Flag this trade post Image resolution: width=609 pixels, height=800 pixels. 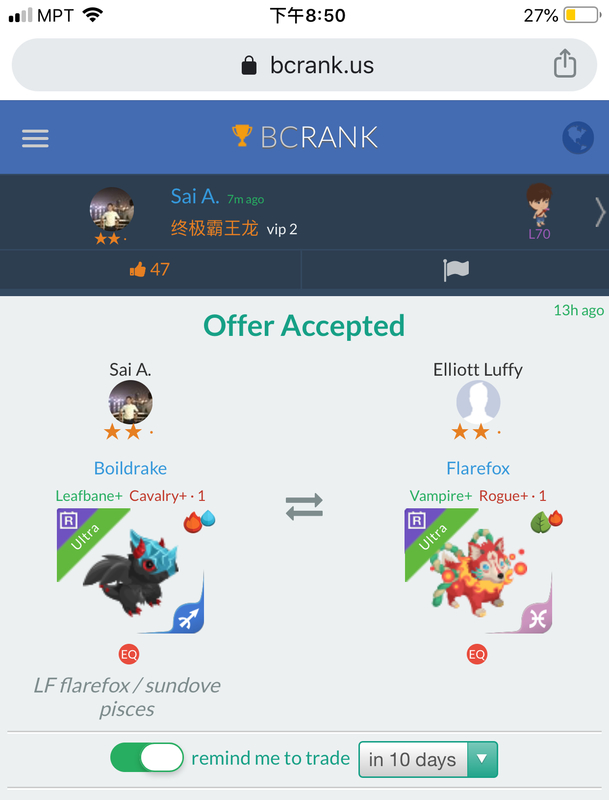[456, 269]
